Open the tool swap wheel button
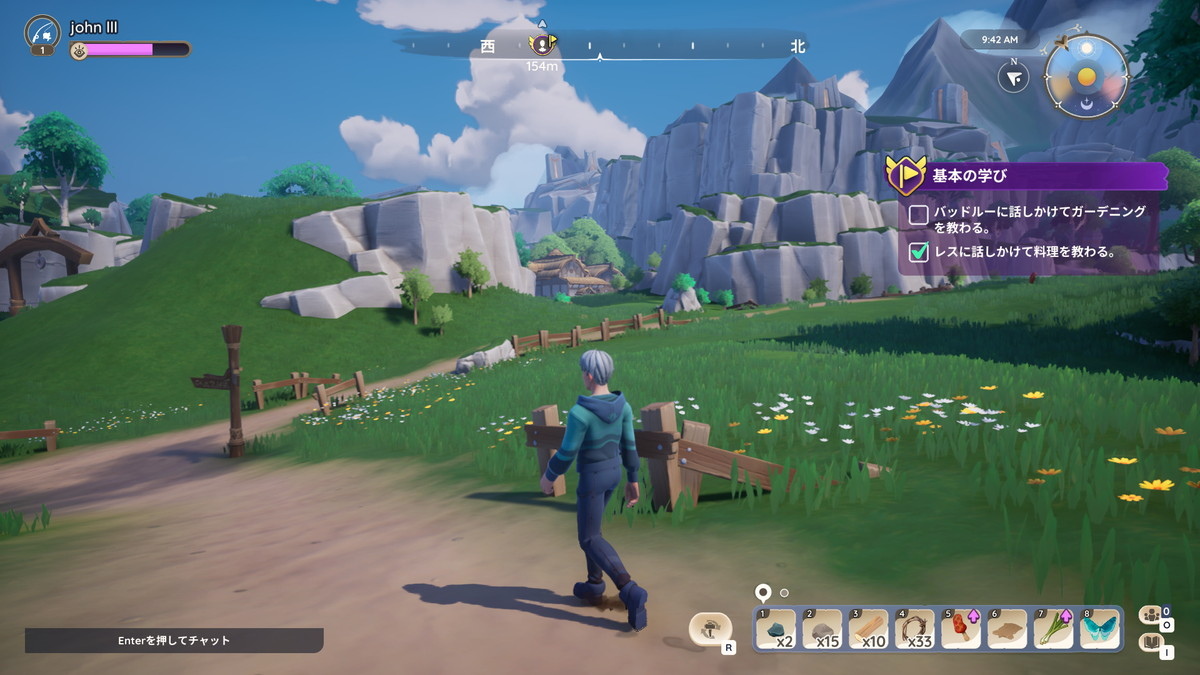This screenshot has width=1200, height=675. [x=711, y=630]
